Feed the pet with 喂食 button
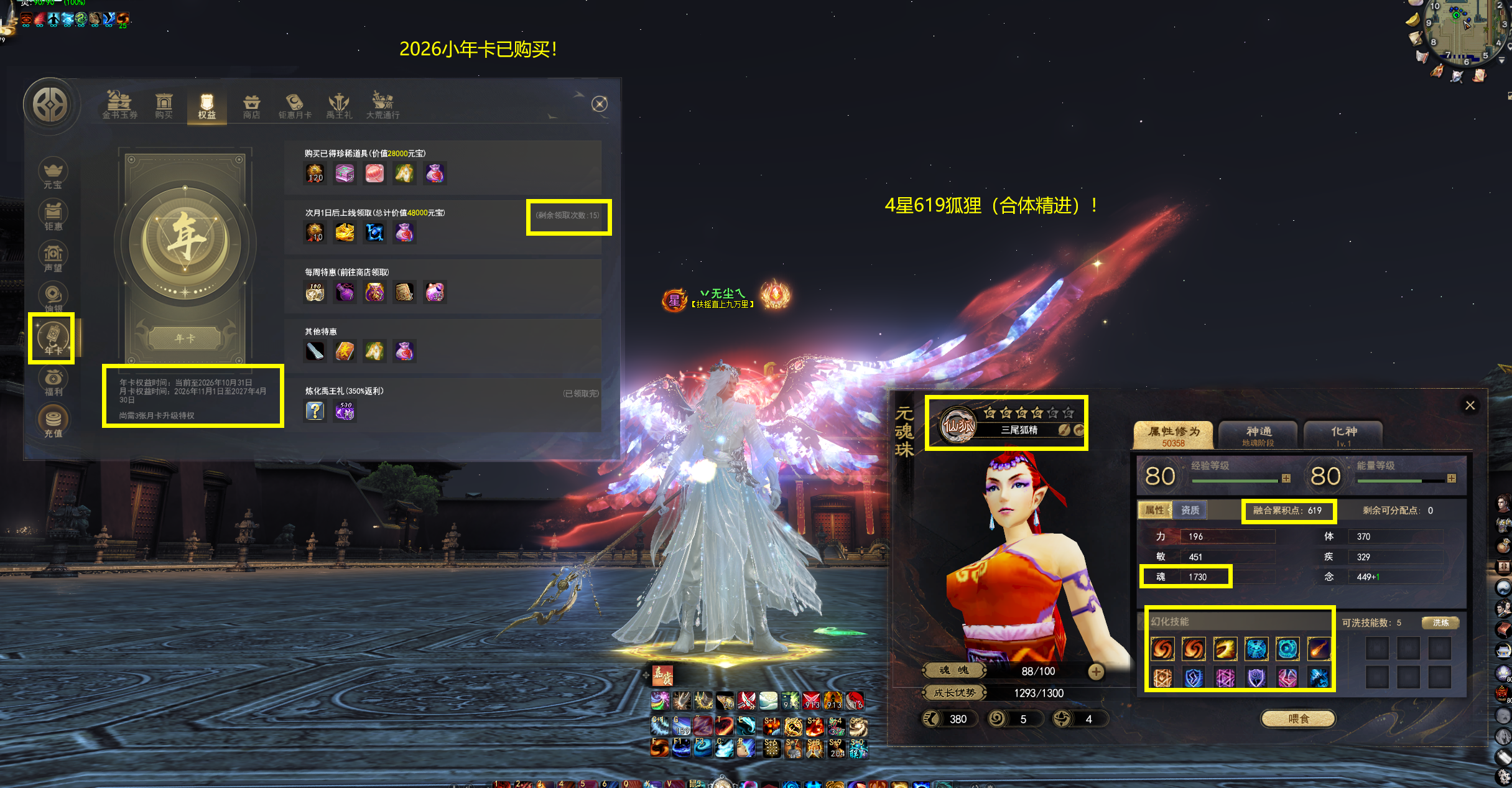The width and height of the screenshot is (1512, 788). tap(1298, 719)
